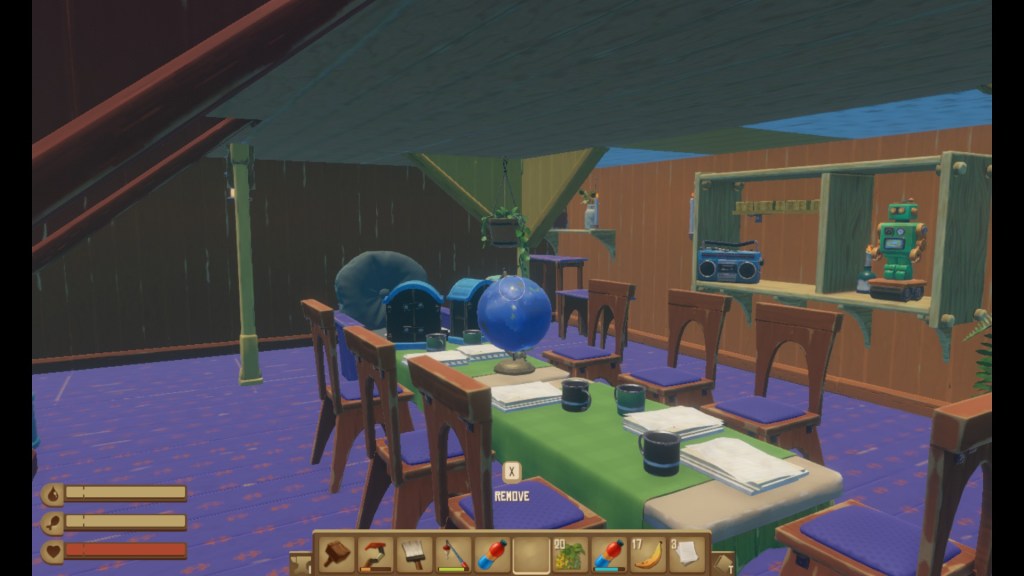Select the empty highlighted hotbar slot
This screenshot has width=1024, height=576.
point(530,554)
